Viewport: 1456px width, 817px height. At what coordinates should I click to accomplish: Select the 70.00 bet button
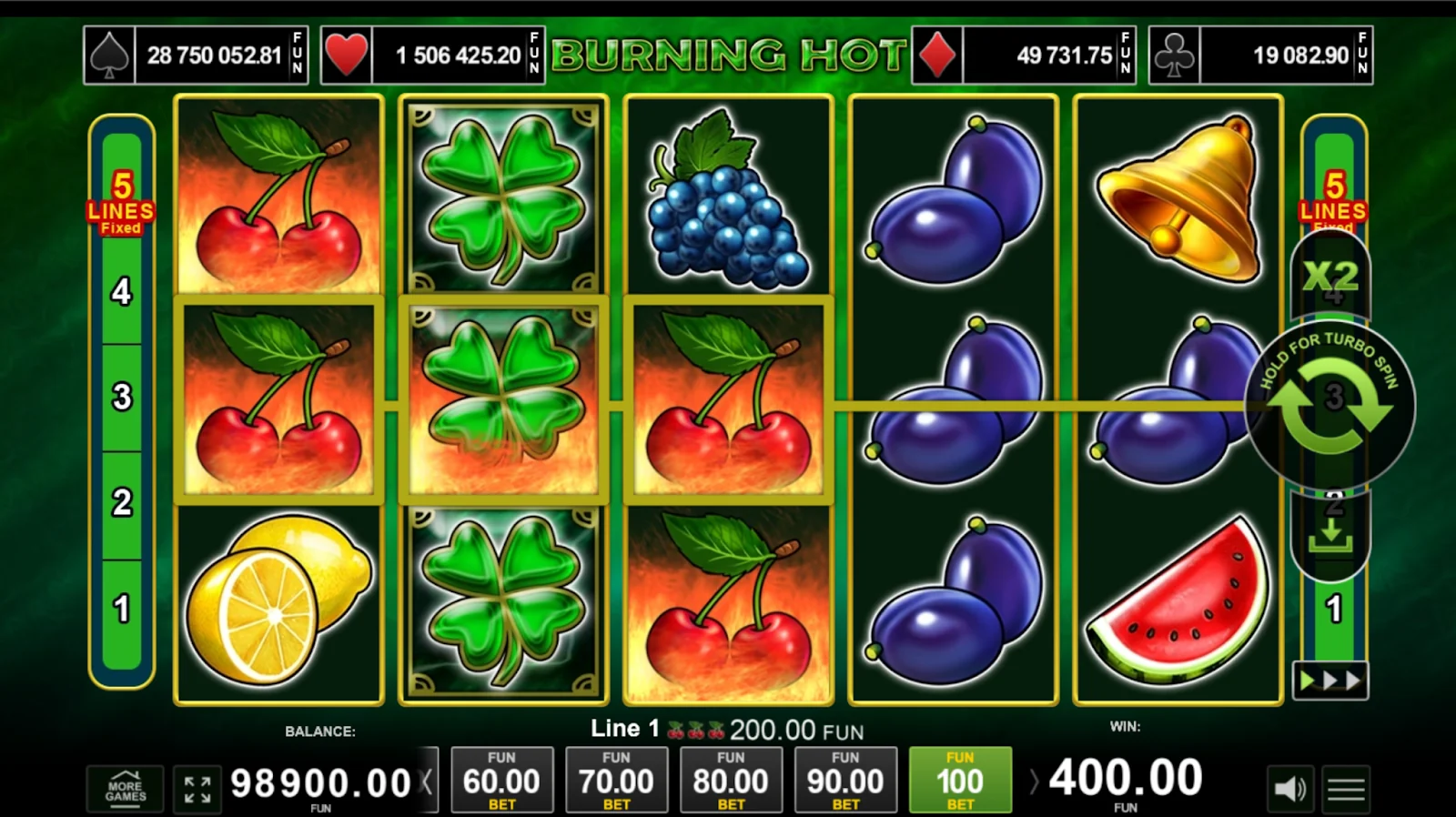point(616,780)
